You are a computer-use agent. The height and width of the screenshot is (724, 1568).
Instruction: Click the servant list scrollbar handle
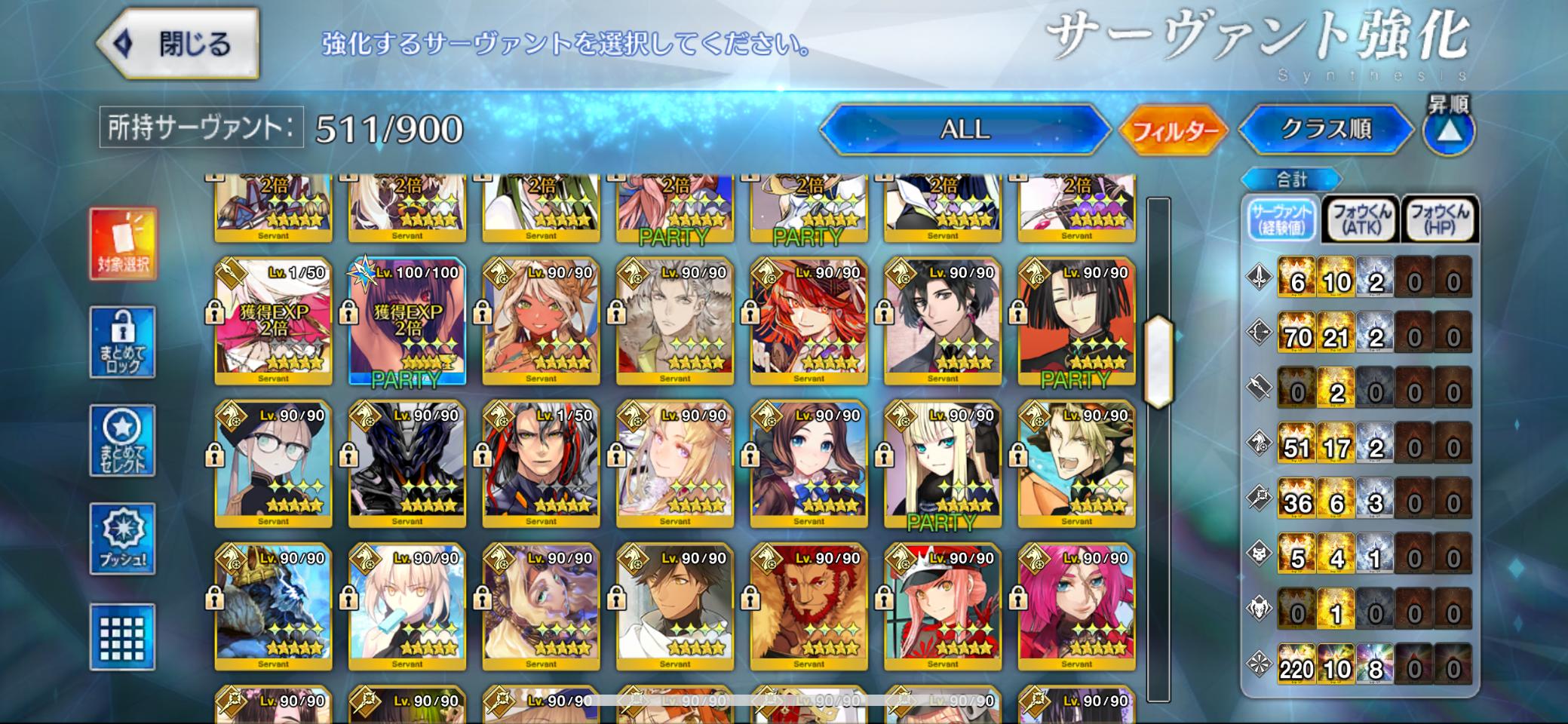coord(1158,363)
